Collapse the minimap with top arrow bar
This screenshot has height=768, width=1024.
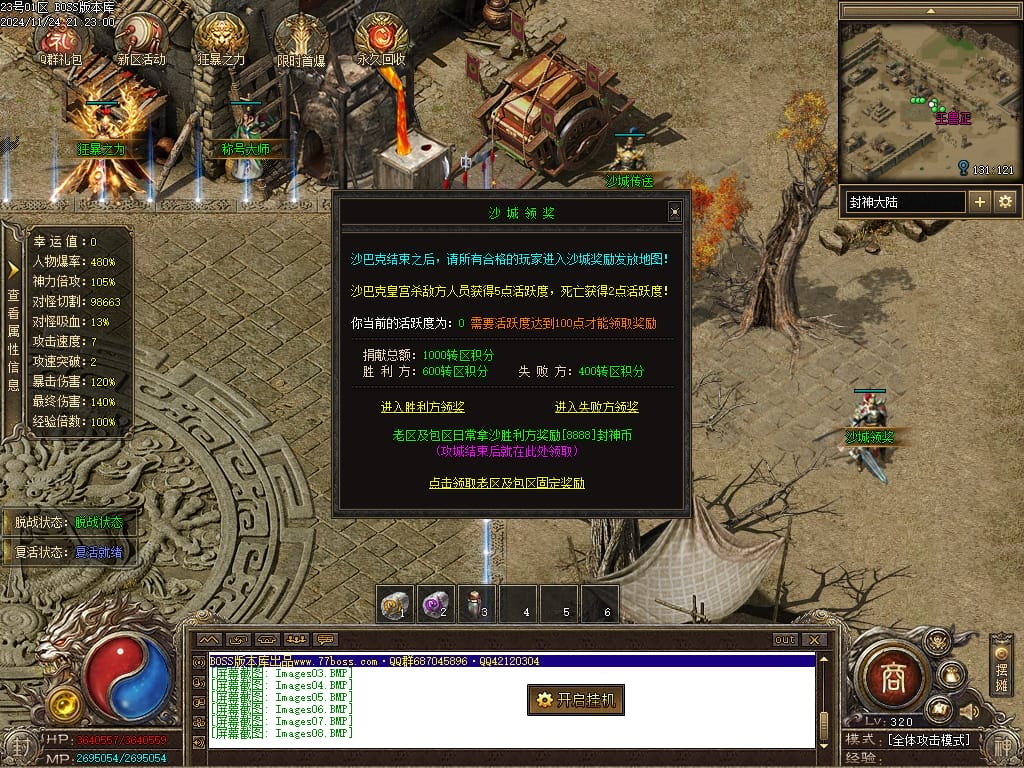(x=927, y=11)
